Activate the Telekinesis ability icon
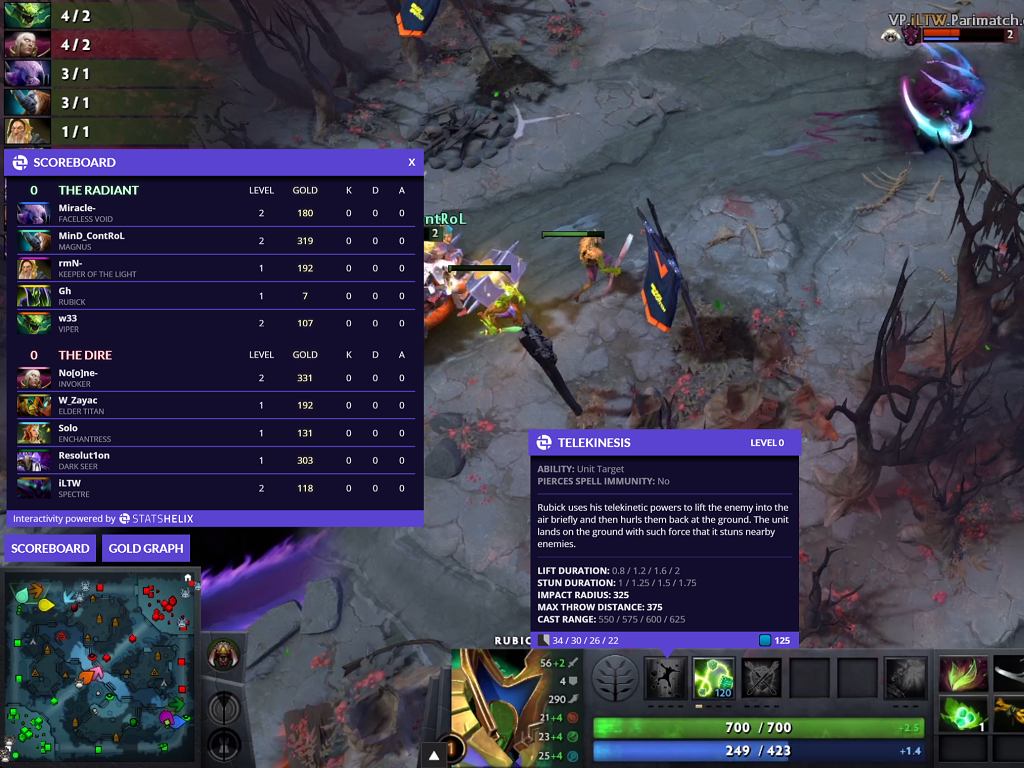This screenshot has width=1024, height=768. coord(663,678)
